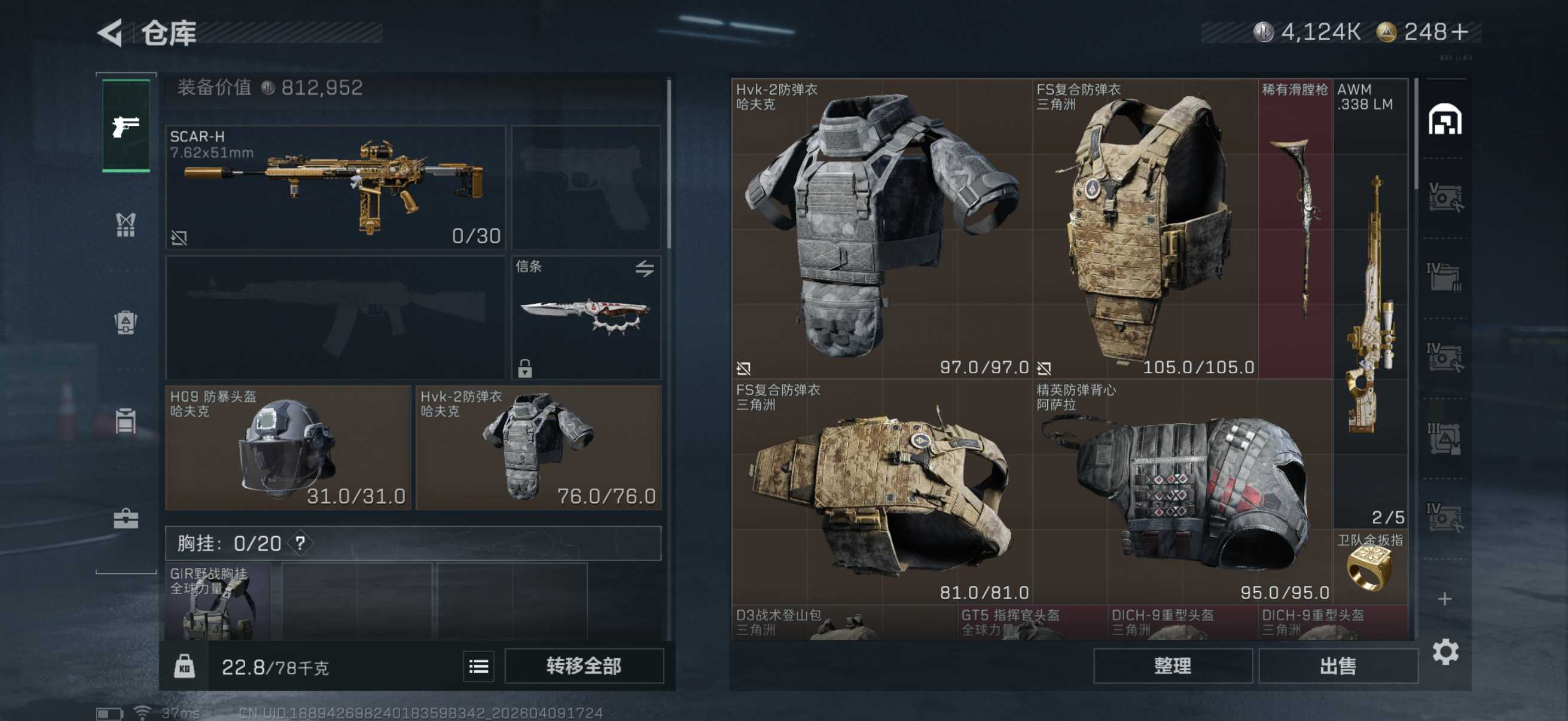This screenshot has height=721, width=1568.
Task: Choose the H09 防暴头盔 helmet slot
Action: click(x=287, y=448)
